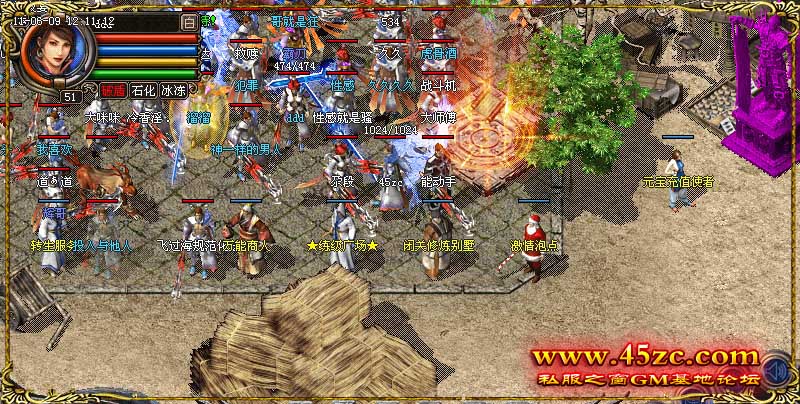The width and height of the screenshot is (800, 404).
Task: Toggle the 白 button beside the clock
Action: tap(190, 20)
